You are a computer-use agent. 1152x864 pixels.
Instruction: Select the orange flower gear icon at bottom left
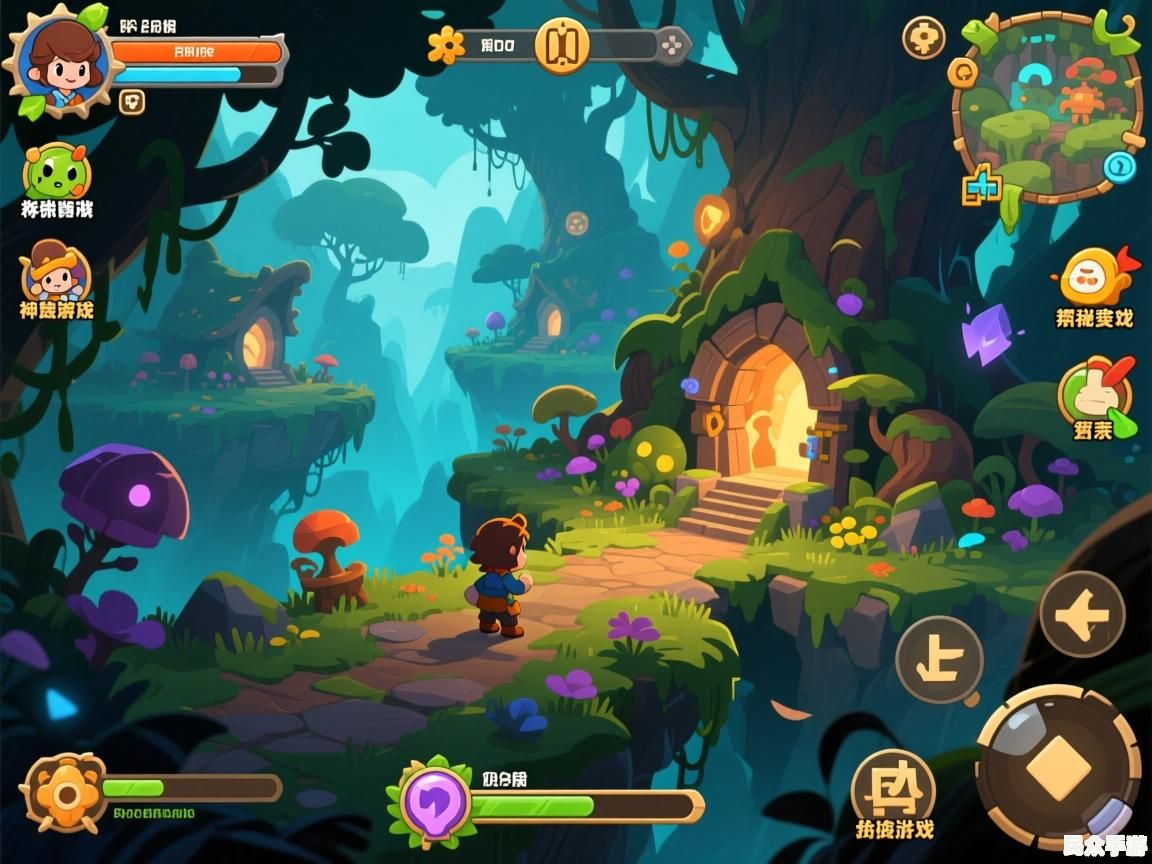(x=64, y=792)
